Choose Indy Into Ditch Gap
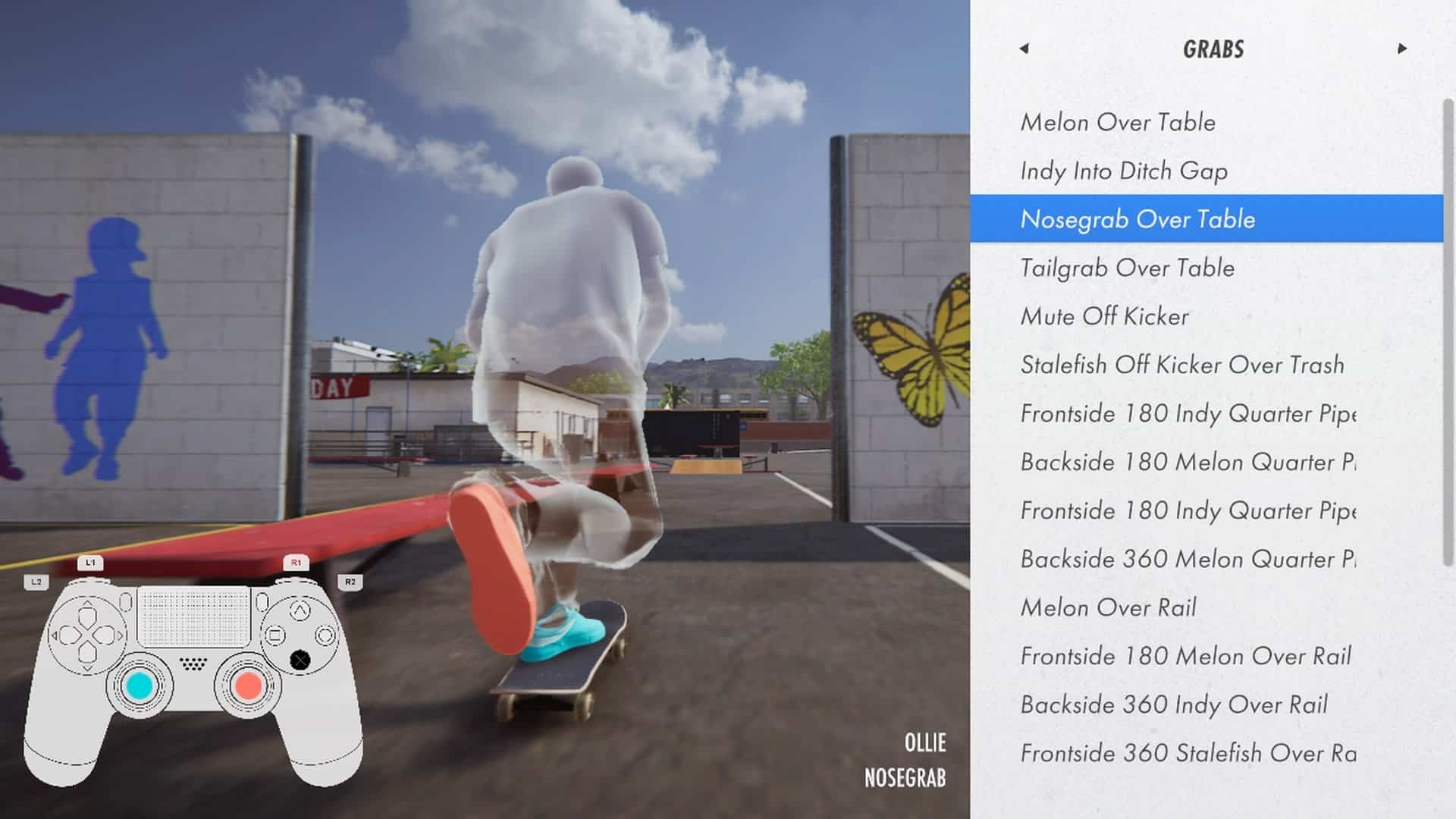Screen dimensions: 1456x819 click(1124, 171)
